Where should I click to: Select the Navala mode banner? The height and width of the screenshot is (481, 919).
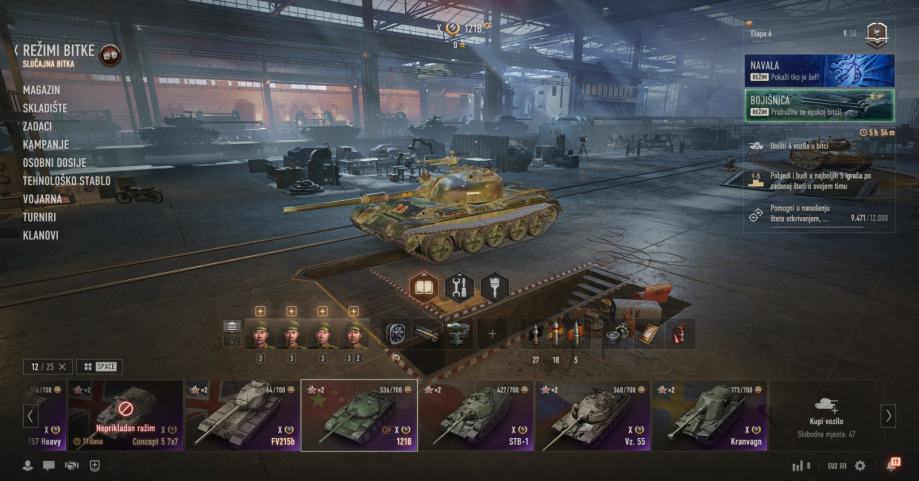pos(819,70)
